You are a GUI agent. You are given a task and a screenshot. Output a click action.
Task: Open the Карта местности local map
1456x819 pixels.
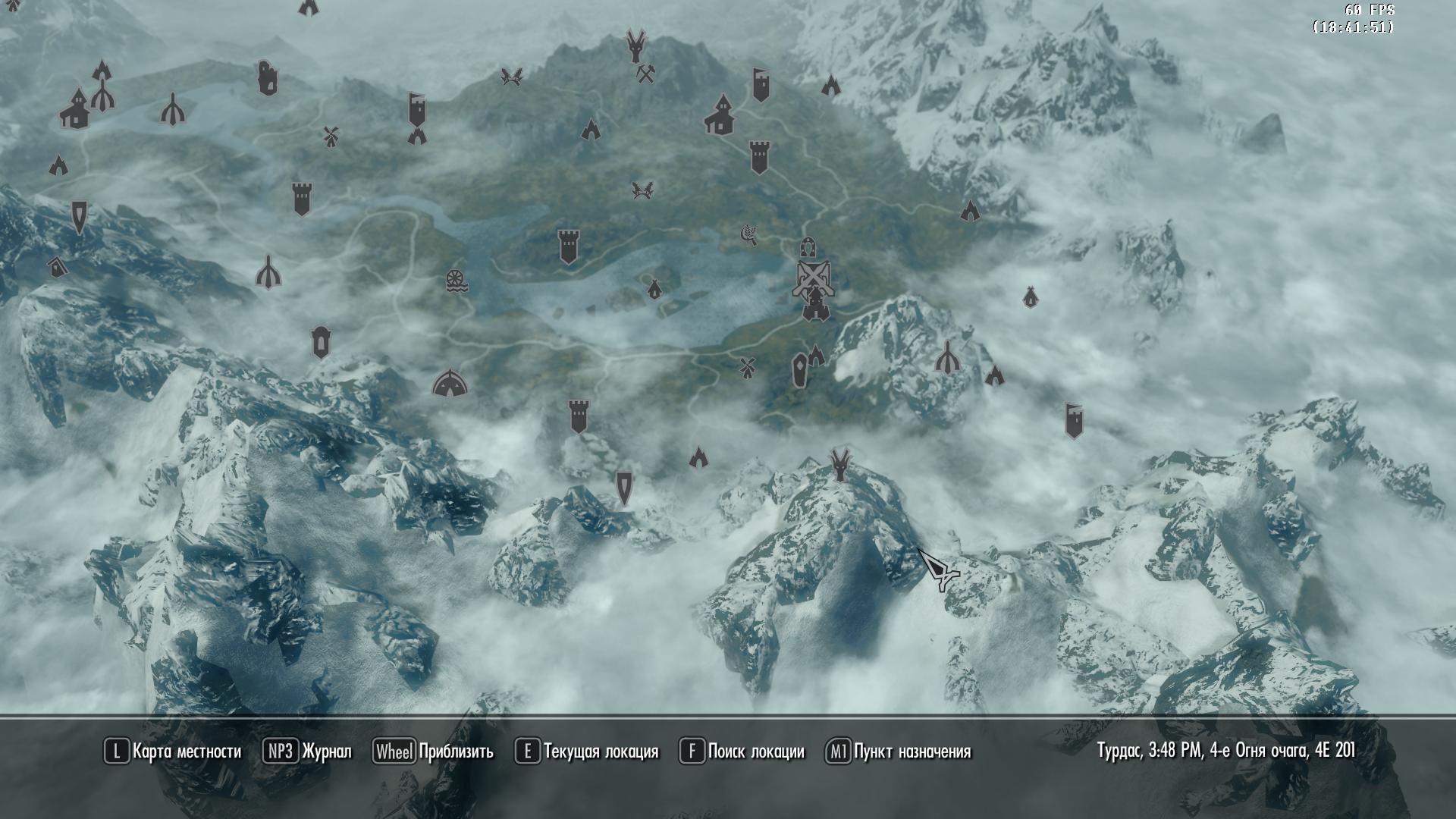coord(173,752)
